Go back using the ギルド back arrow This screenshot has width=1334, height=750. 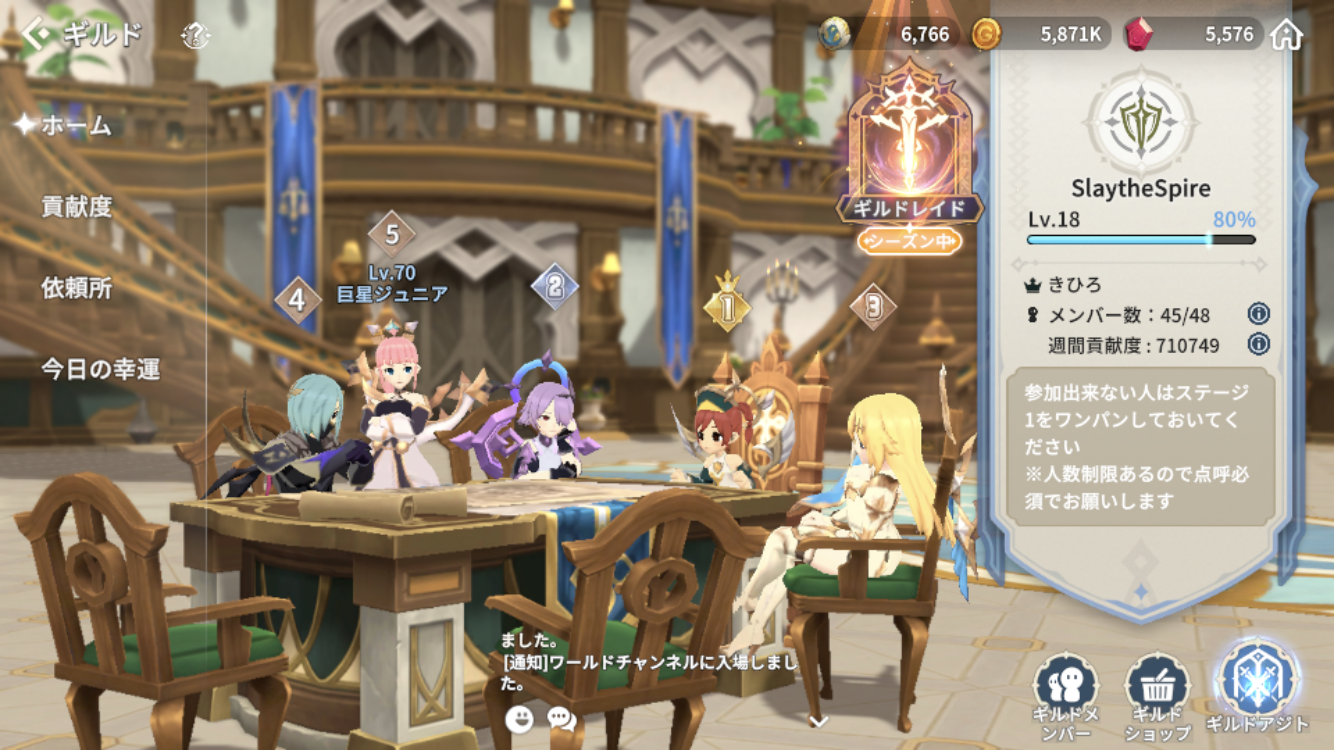point(38,35)
